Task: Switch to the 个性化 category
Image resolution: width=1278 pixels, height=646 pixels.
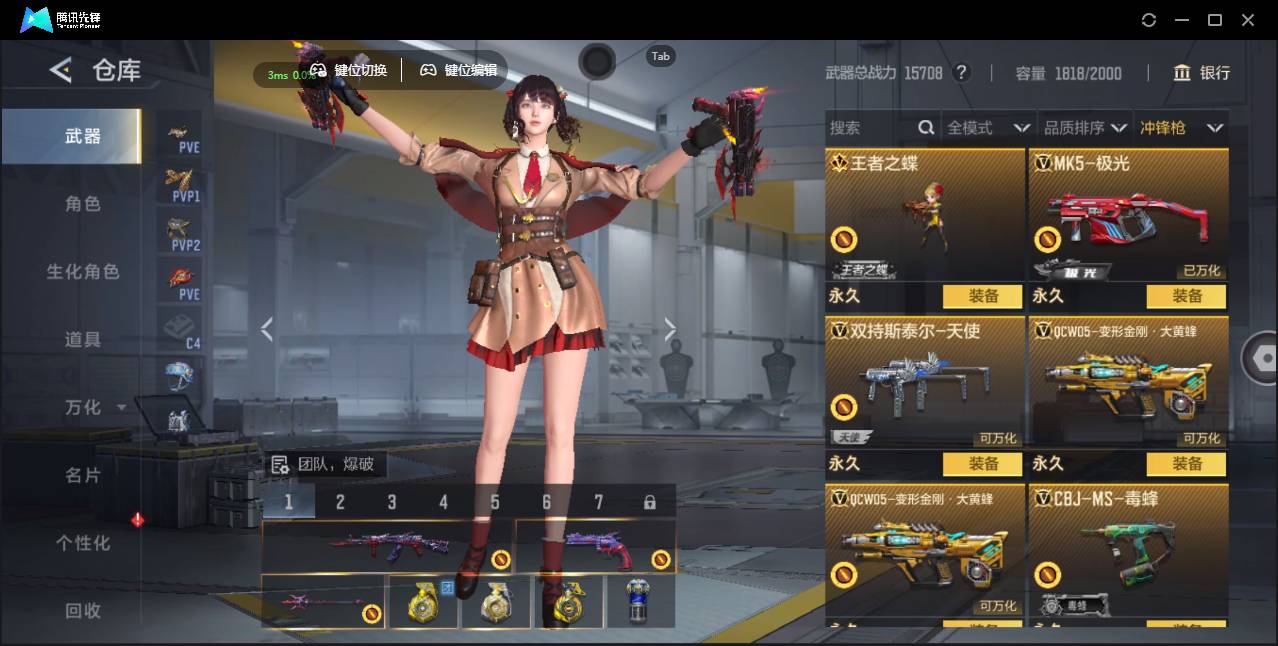Action: point(83,543)
